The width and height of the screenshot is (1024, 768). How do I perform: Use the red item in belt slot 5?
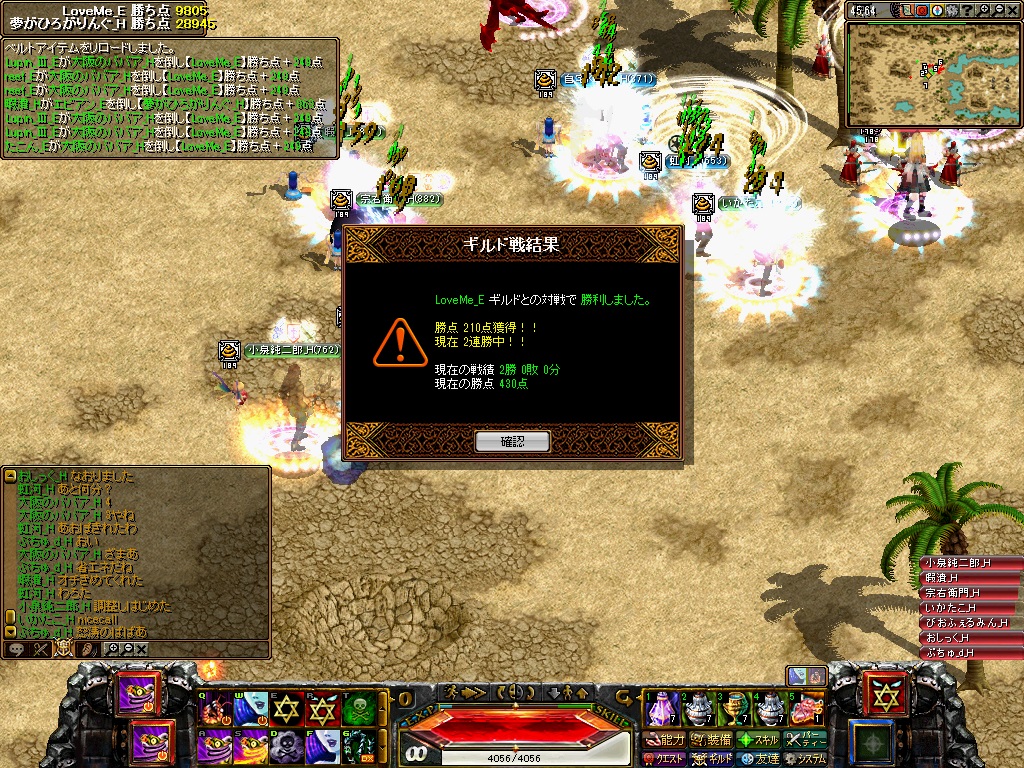click(806, 708)
